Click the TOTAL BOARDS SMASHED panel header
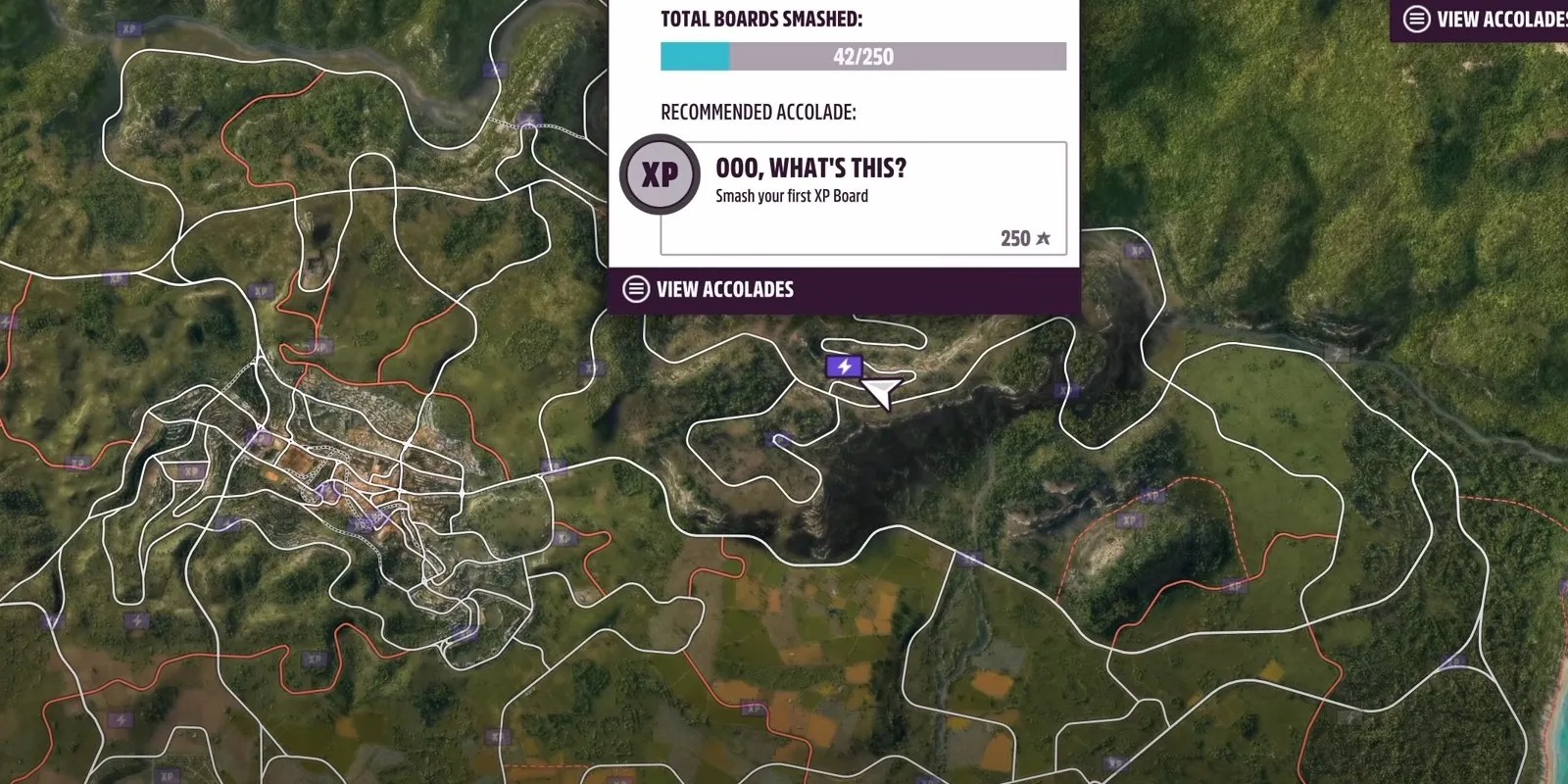Image resolution: width=1568 pixels, height=784 pixels. coord(763,18)
